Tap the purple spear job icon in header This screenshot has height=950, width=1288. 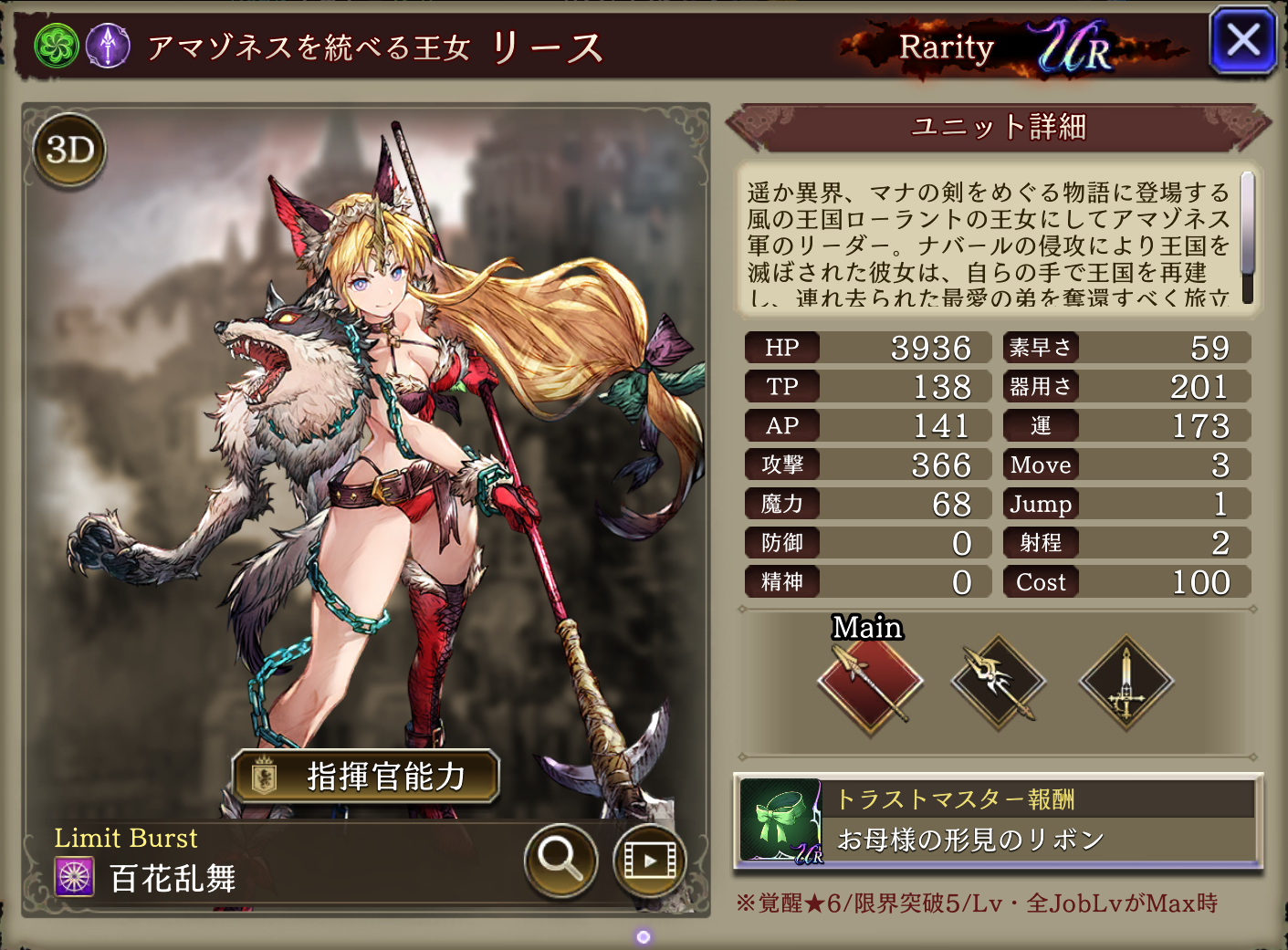click(x=108, y=45)
